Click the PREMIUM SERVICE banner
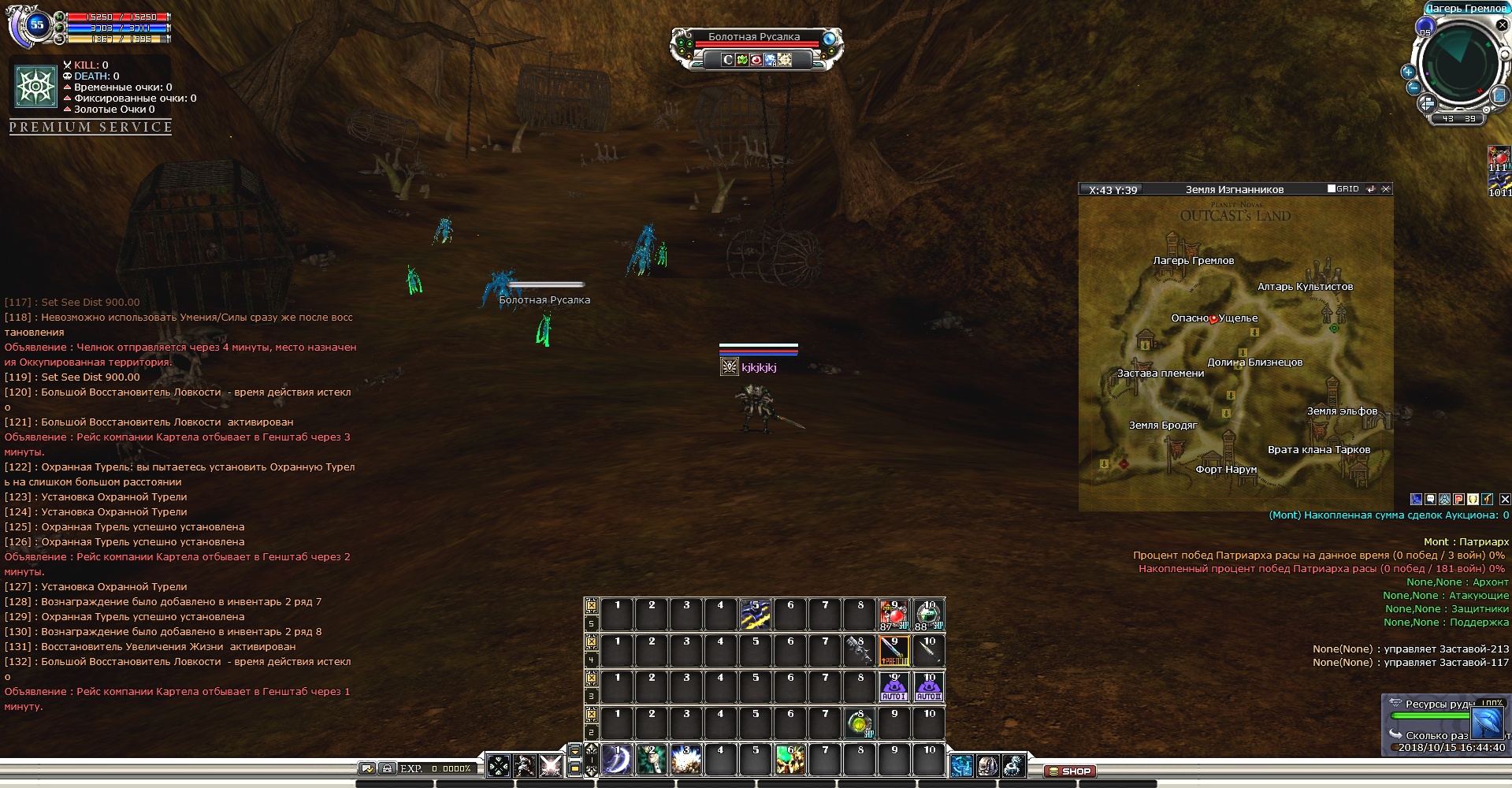Screen dimensions: 1512x788 pos(91,127)
